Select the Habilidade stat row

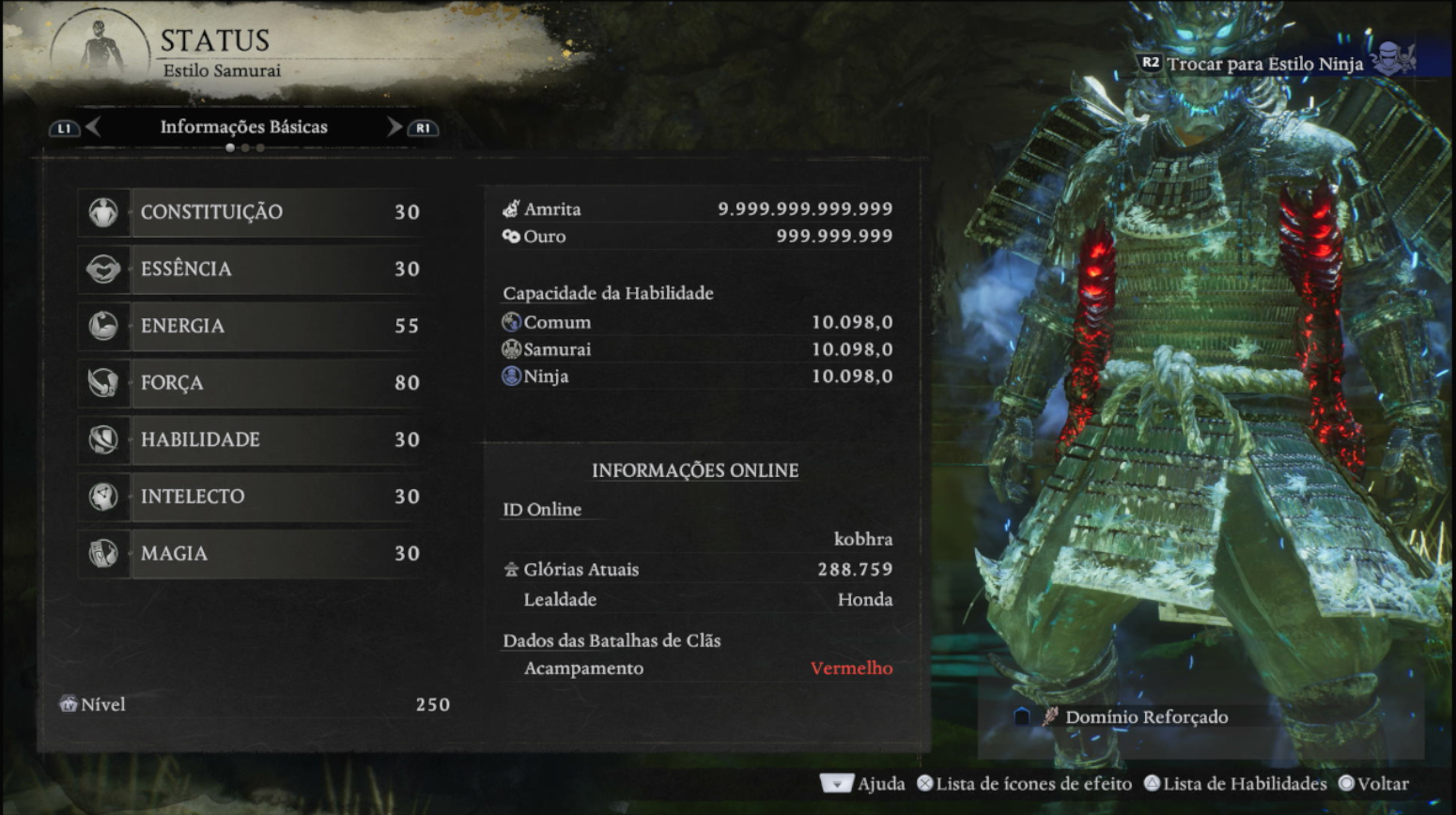point(254,439)
